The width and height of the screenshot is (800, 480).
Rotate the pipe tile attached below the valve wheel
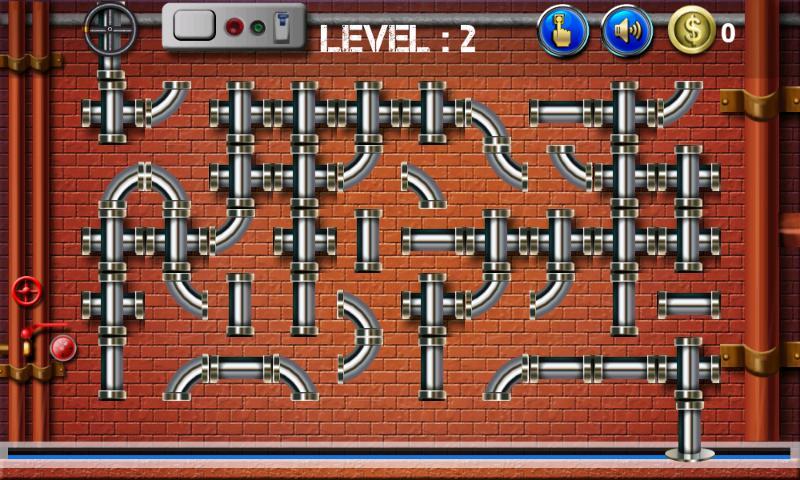click(x=112, y=111)
